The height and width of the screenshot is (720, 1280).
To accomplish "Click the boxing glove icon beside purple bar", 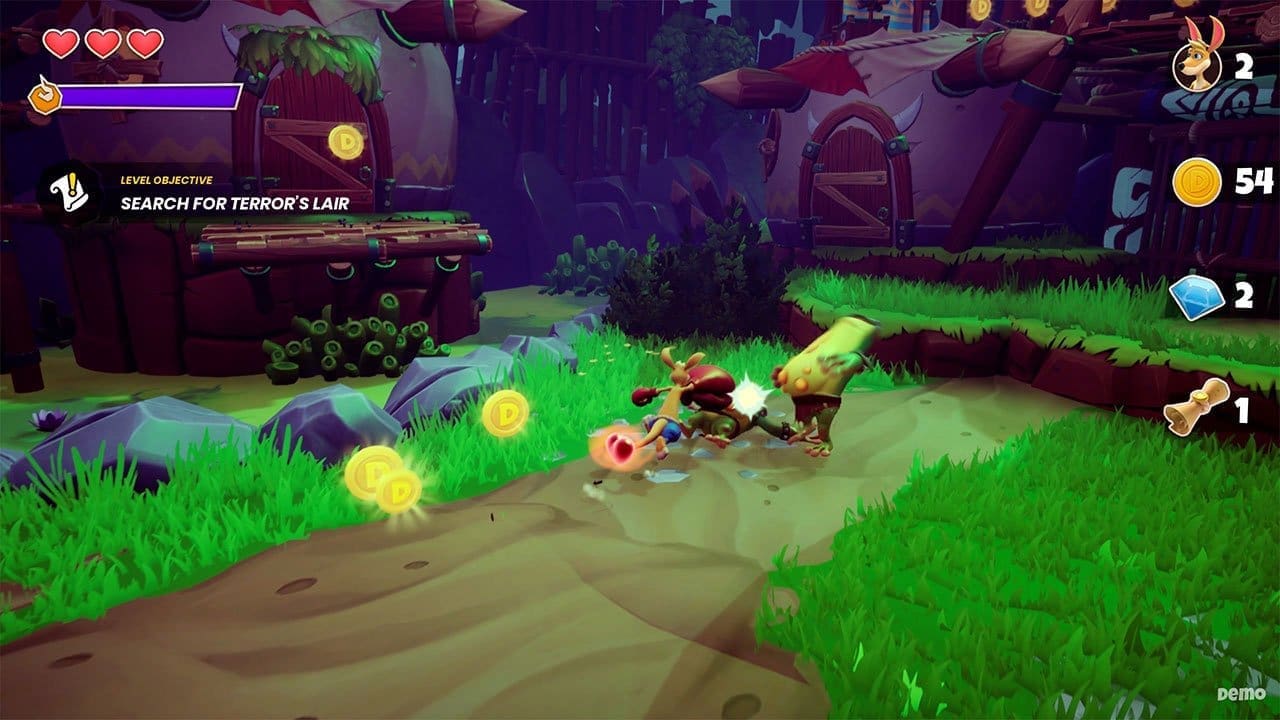I will 43,96.
